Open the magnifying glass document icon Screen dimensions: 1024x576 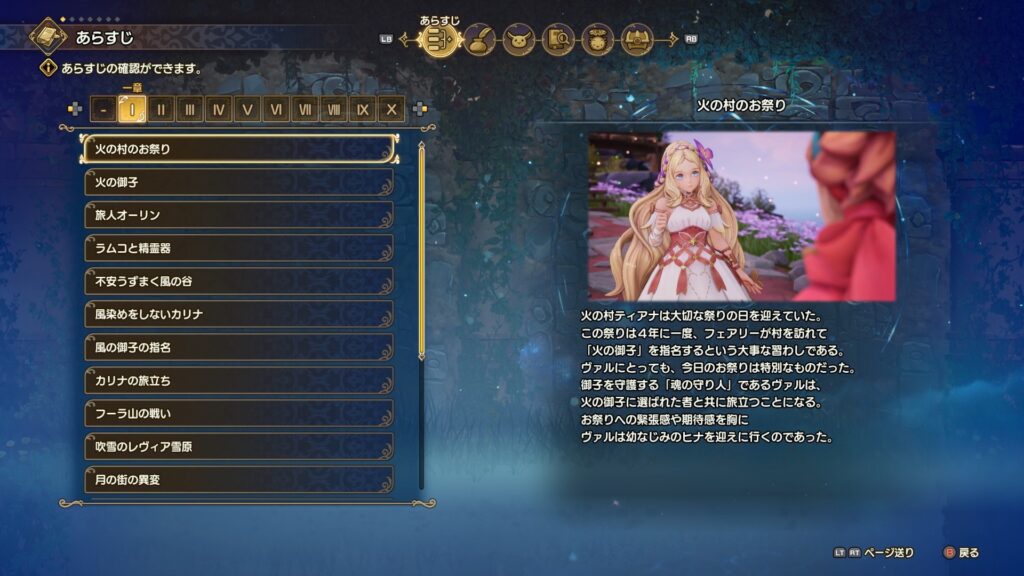558,40
